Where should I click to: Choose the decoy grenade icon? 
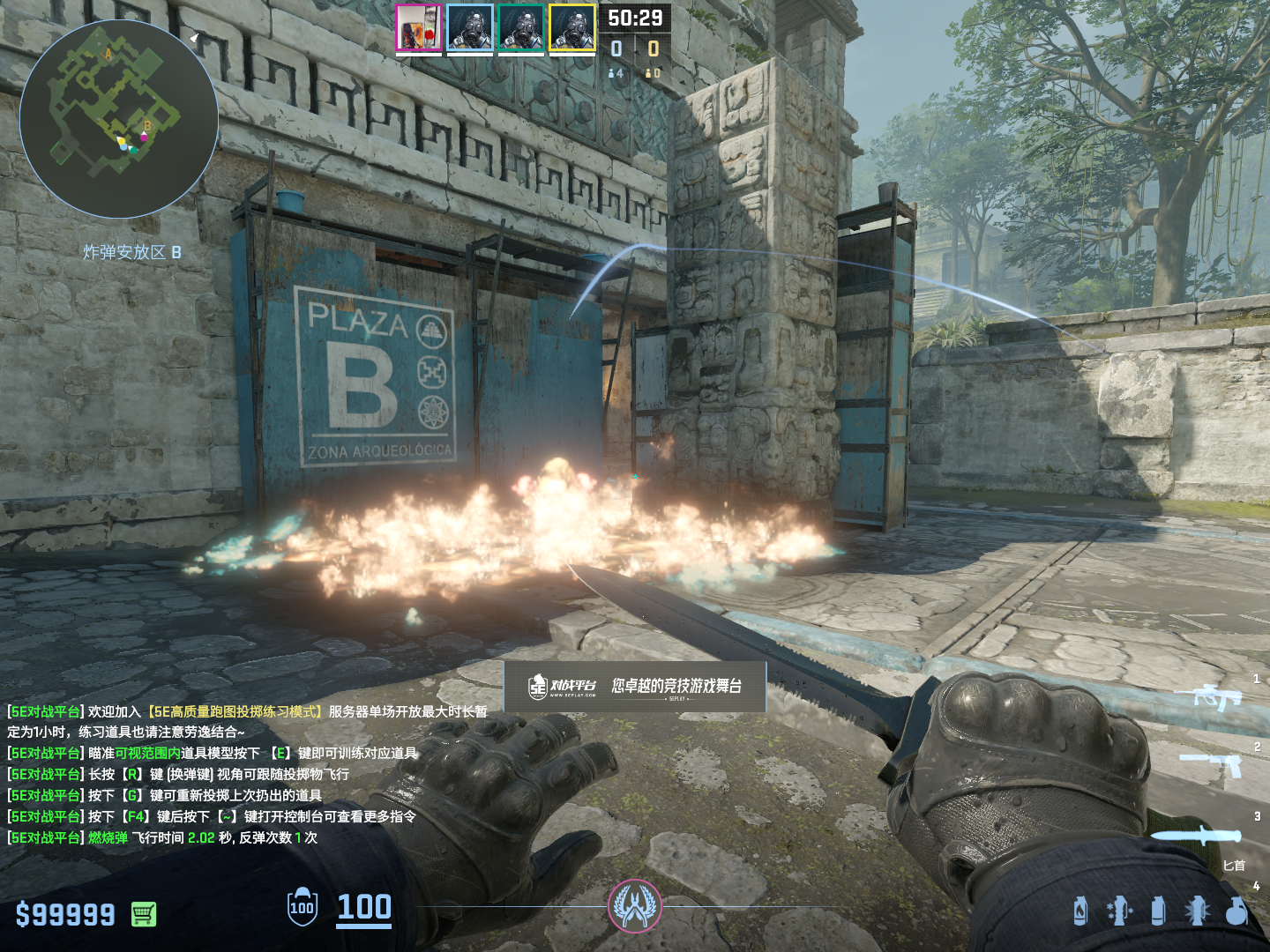tap(1119, 911)
